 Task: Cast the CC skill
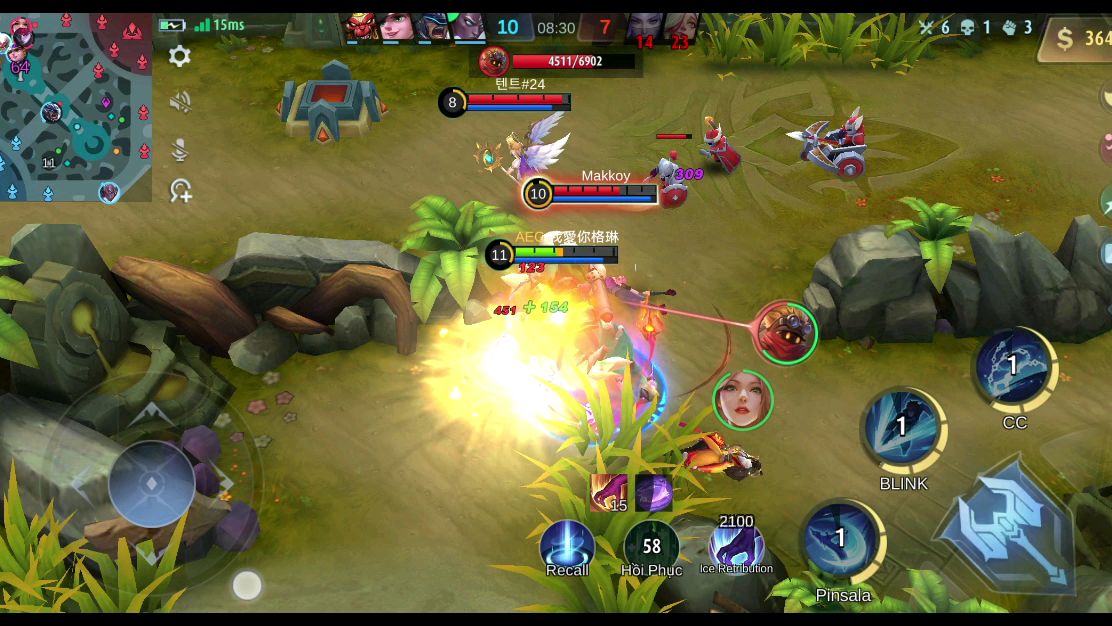coord(1014,368)
